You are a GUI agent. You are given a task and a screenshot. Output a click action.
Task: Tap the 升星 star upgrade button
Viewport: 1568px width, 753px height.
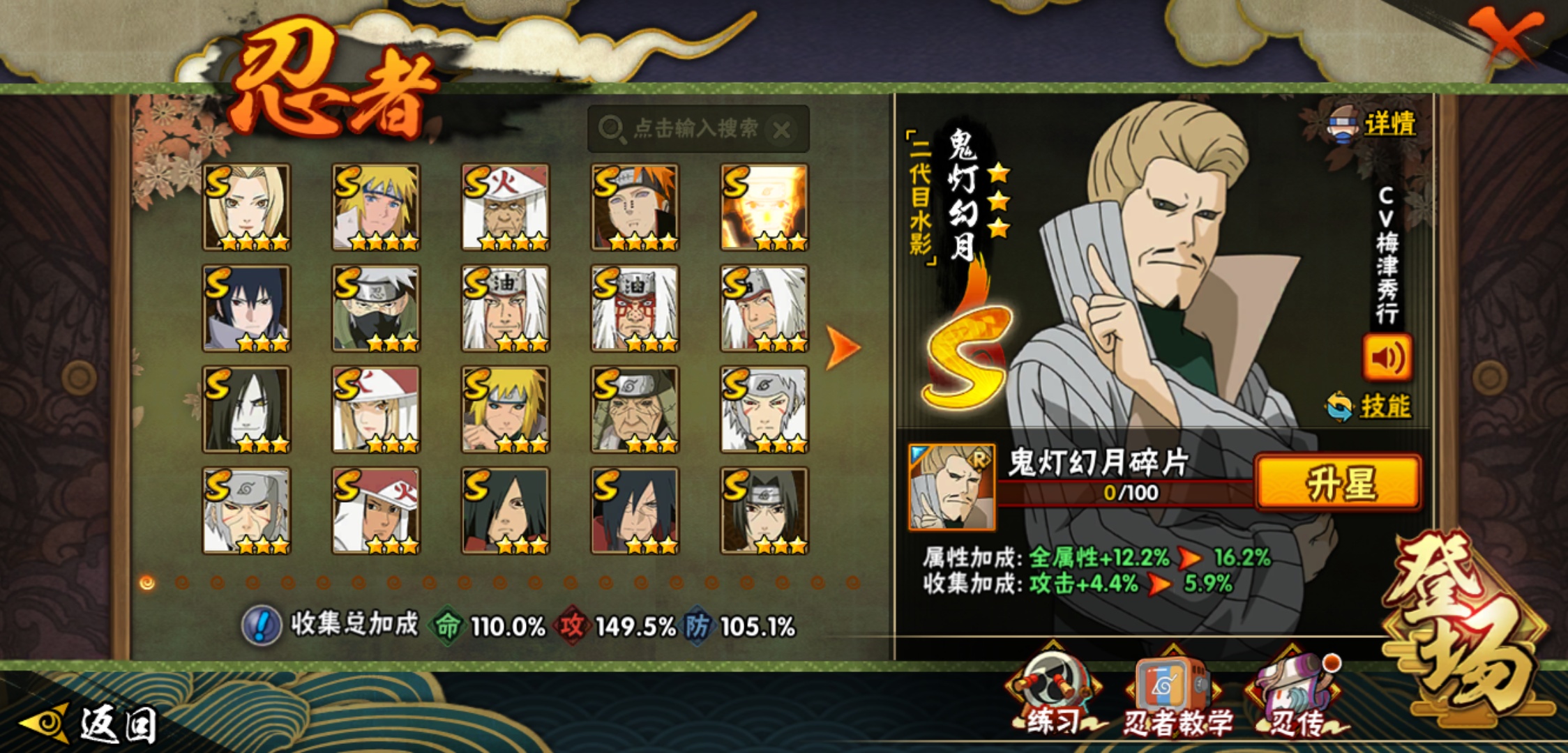point(1338,483)
